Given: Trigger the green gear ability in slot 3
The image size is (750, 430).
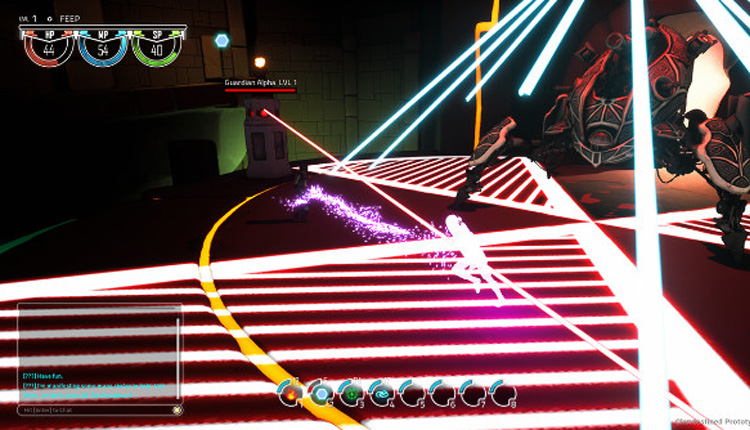Looking at the screenshot, I should [351, 394].
